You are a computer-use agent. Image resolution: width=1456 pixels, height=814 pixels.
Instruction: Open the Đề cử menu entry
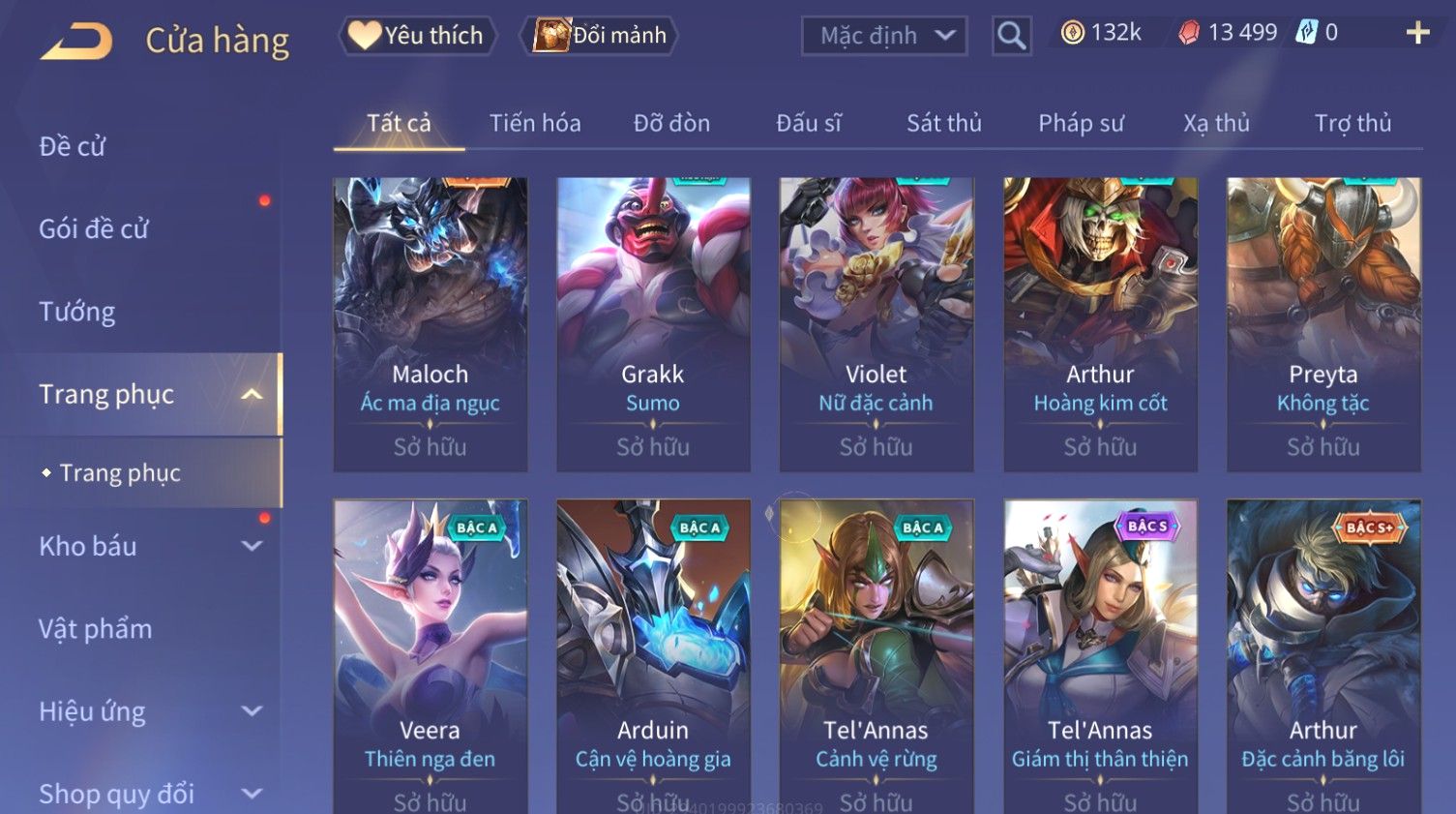pyautogui.click(x=73, y=146)
